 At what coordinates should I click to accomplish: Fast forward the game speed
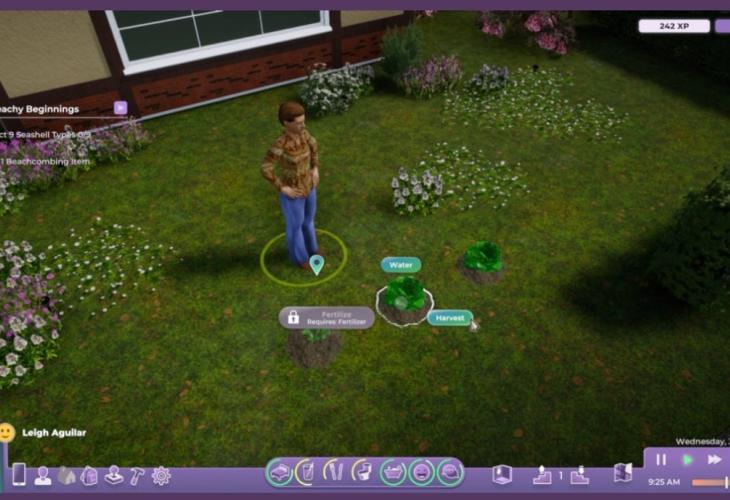coord(715,459)
